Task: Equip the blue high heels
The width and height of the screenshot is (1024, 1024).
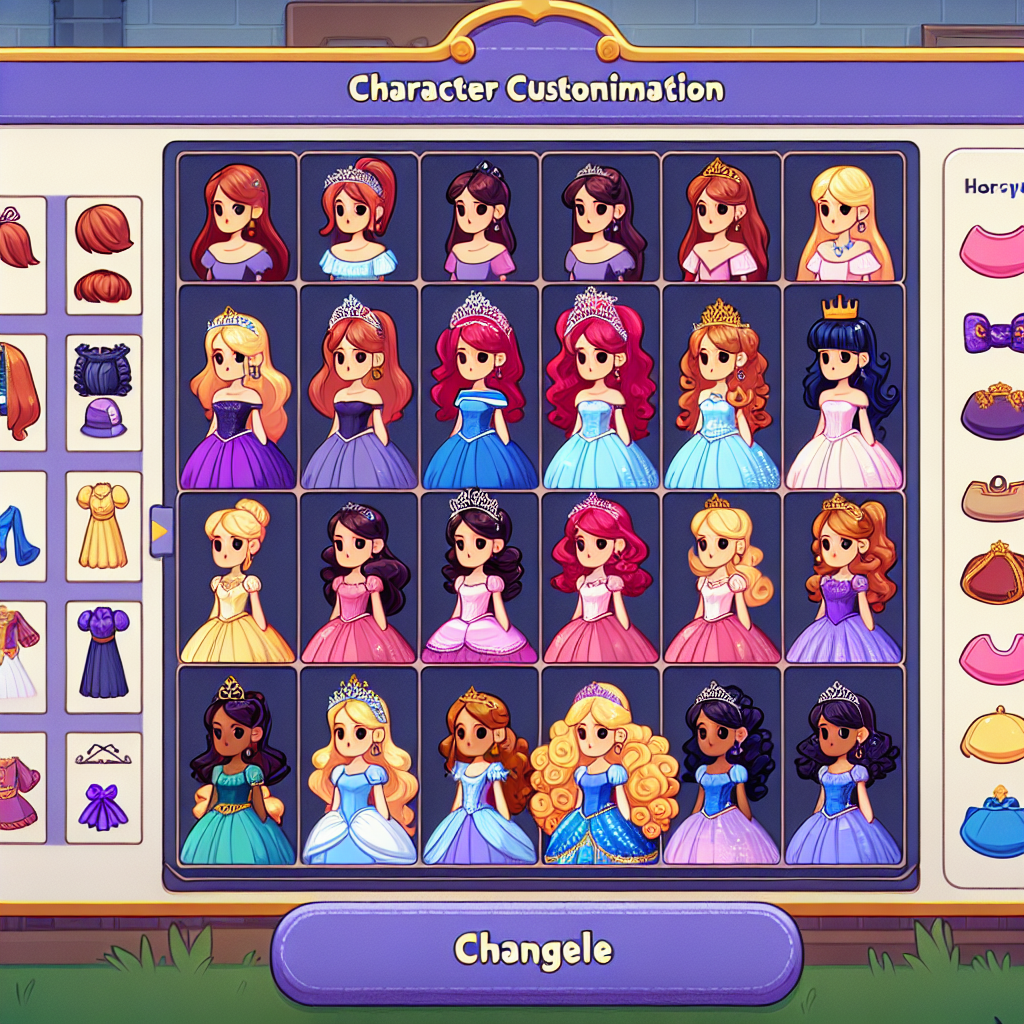Action: (x=18, y=535)
